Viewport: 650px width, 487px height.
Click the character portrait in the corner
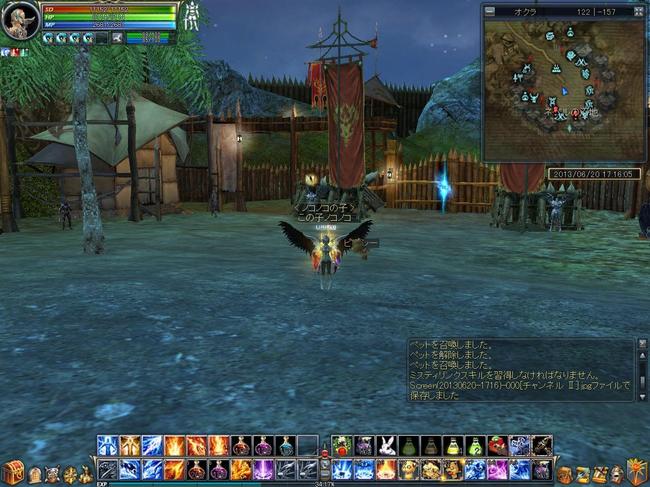[x=20, y=19]
